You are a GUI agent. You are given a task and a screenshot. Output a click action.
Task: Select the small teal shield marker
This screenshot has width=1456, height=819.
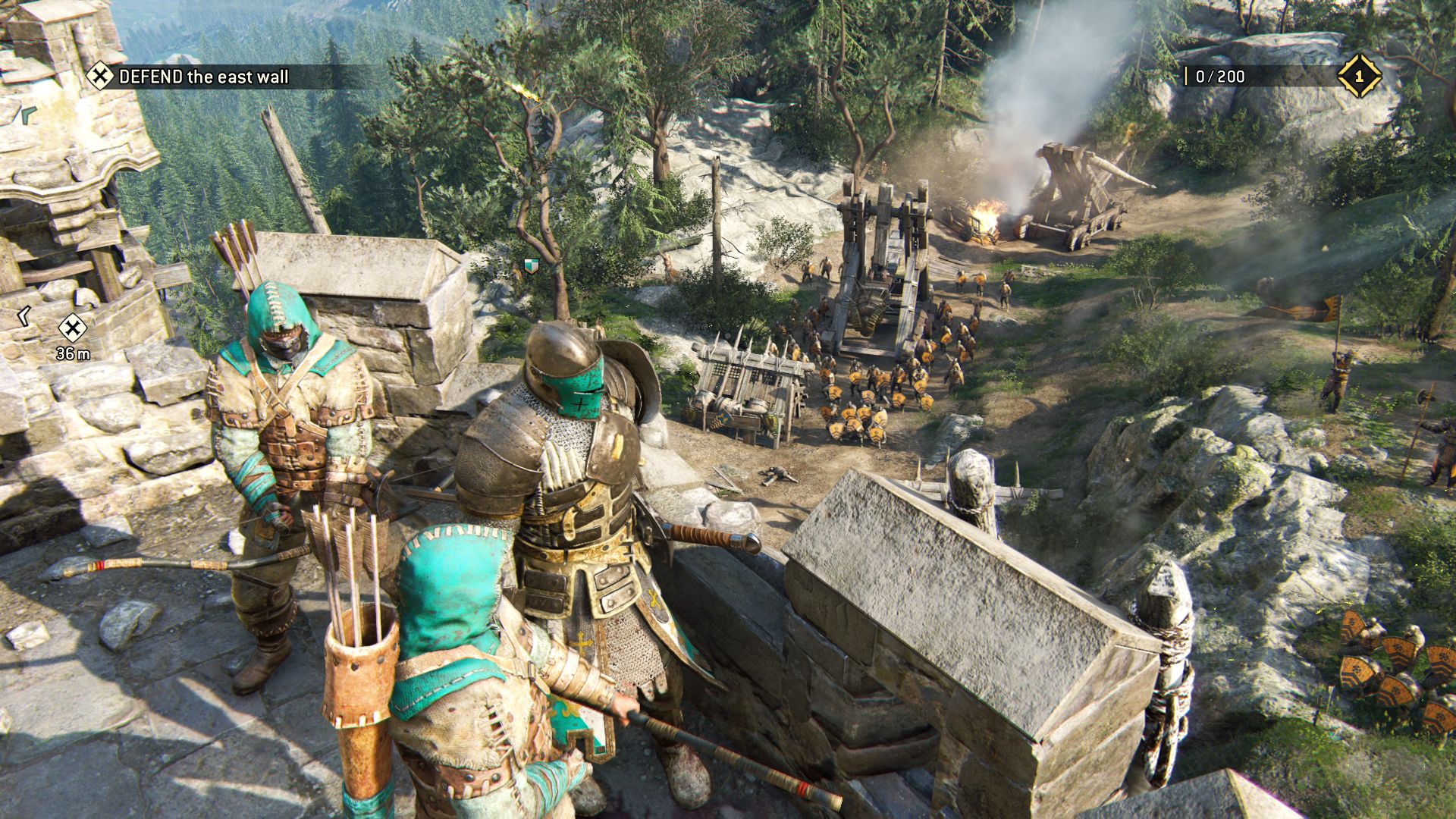click(x=529, y=265)
